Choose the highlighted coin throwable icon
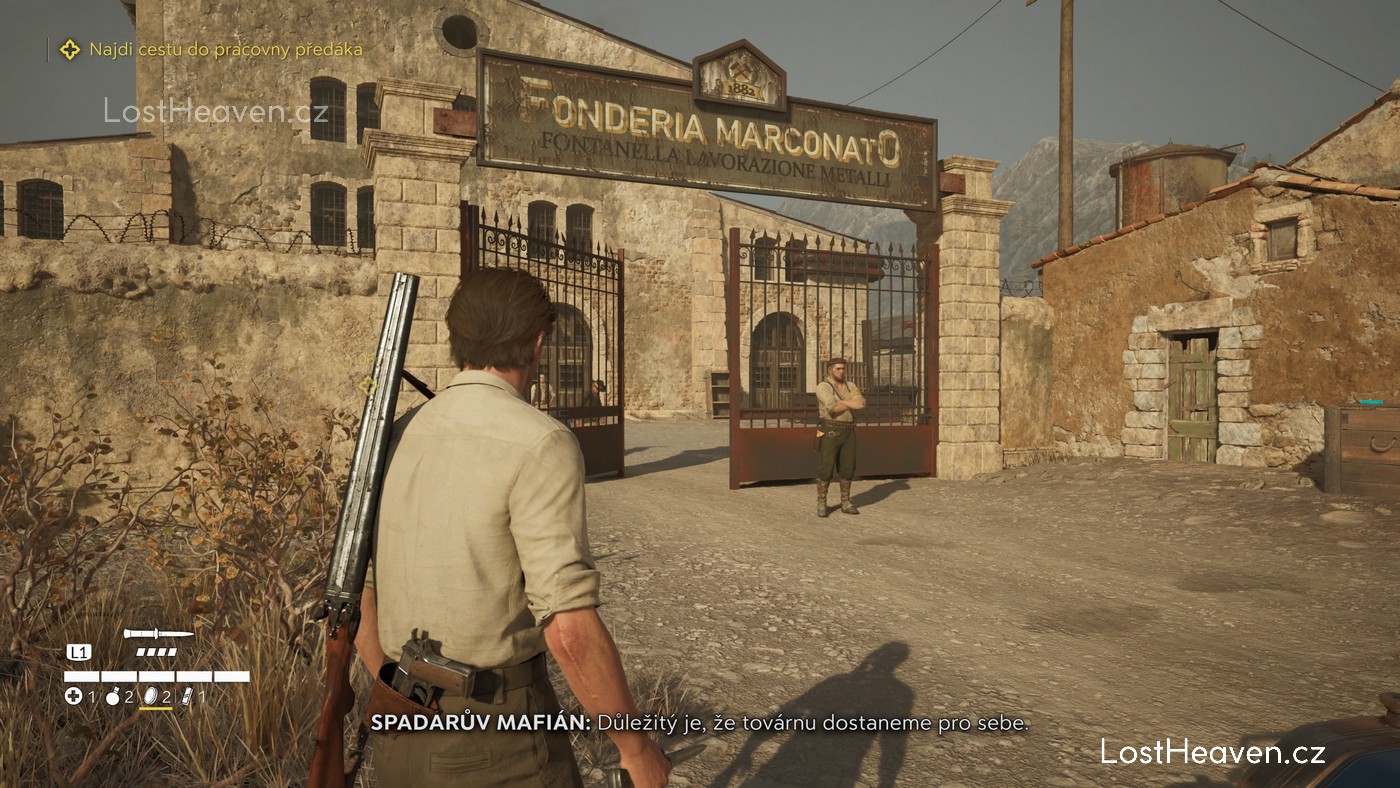Screen dimensions: 1400x788 151,696
